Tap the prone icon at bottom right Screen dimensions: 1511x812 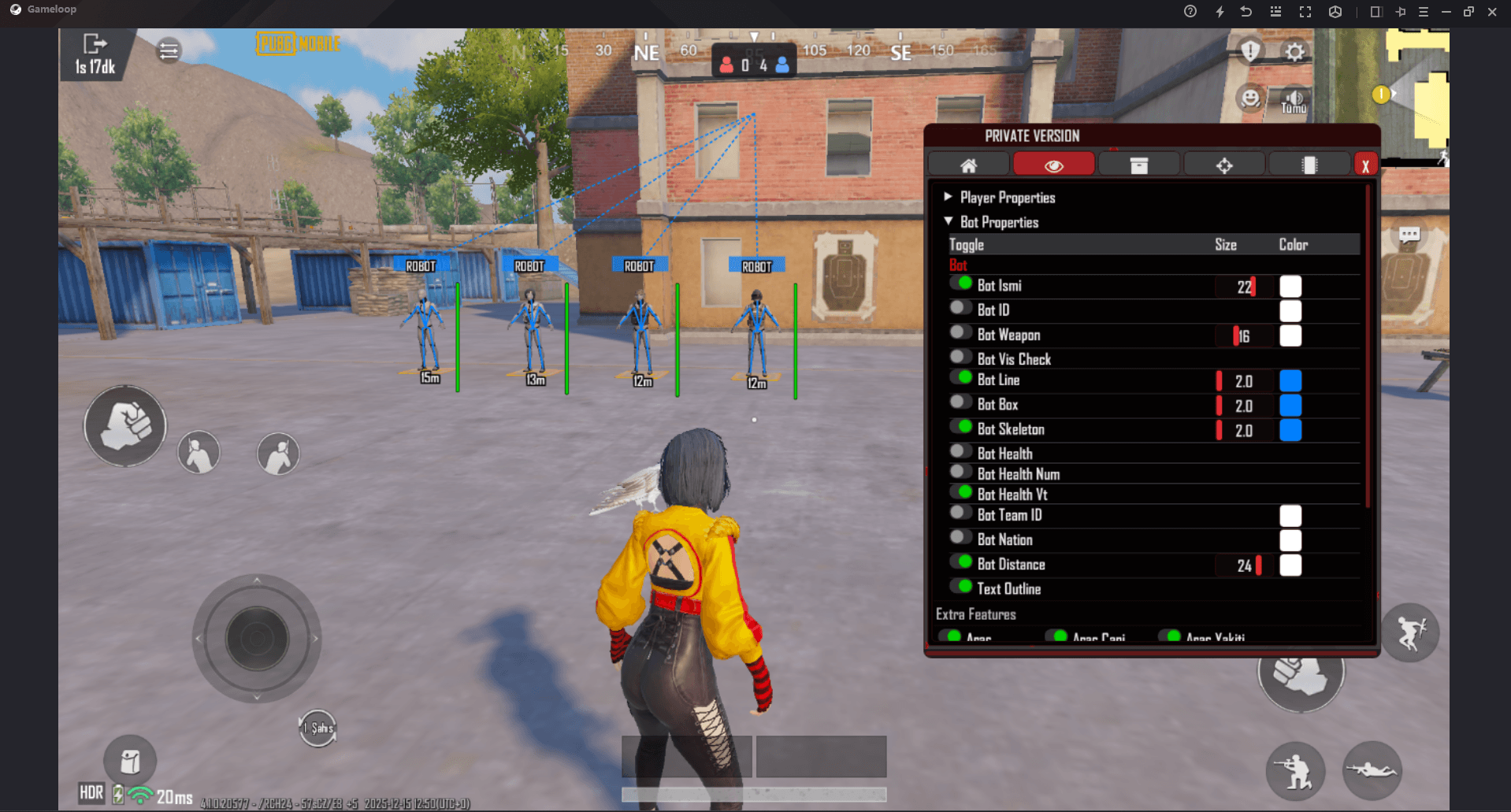pos(1372,771)
